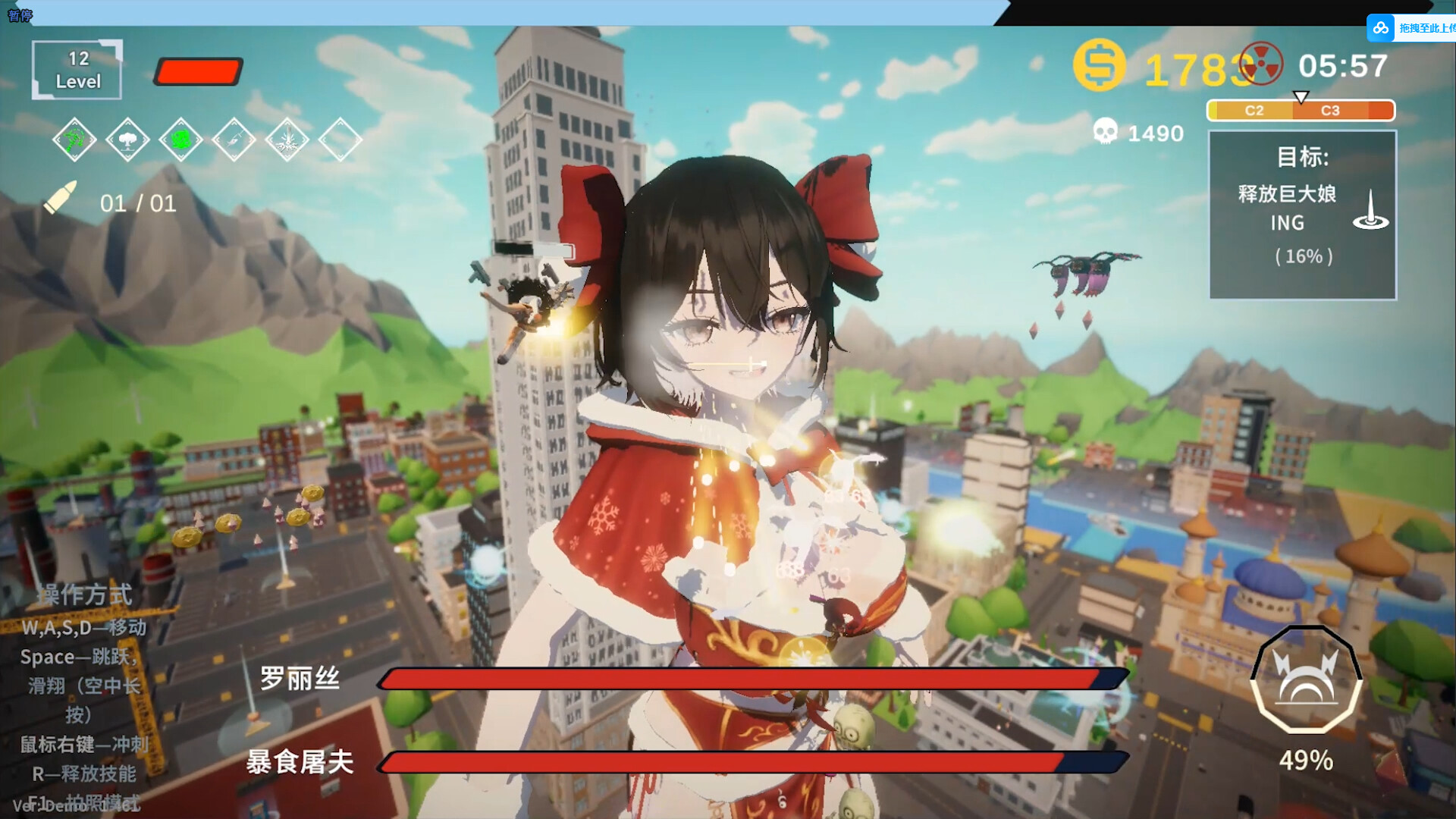Select the green slime blob skill
Screen dimensions: 1456x819
(180, 140)
